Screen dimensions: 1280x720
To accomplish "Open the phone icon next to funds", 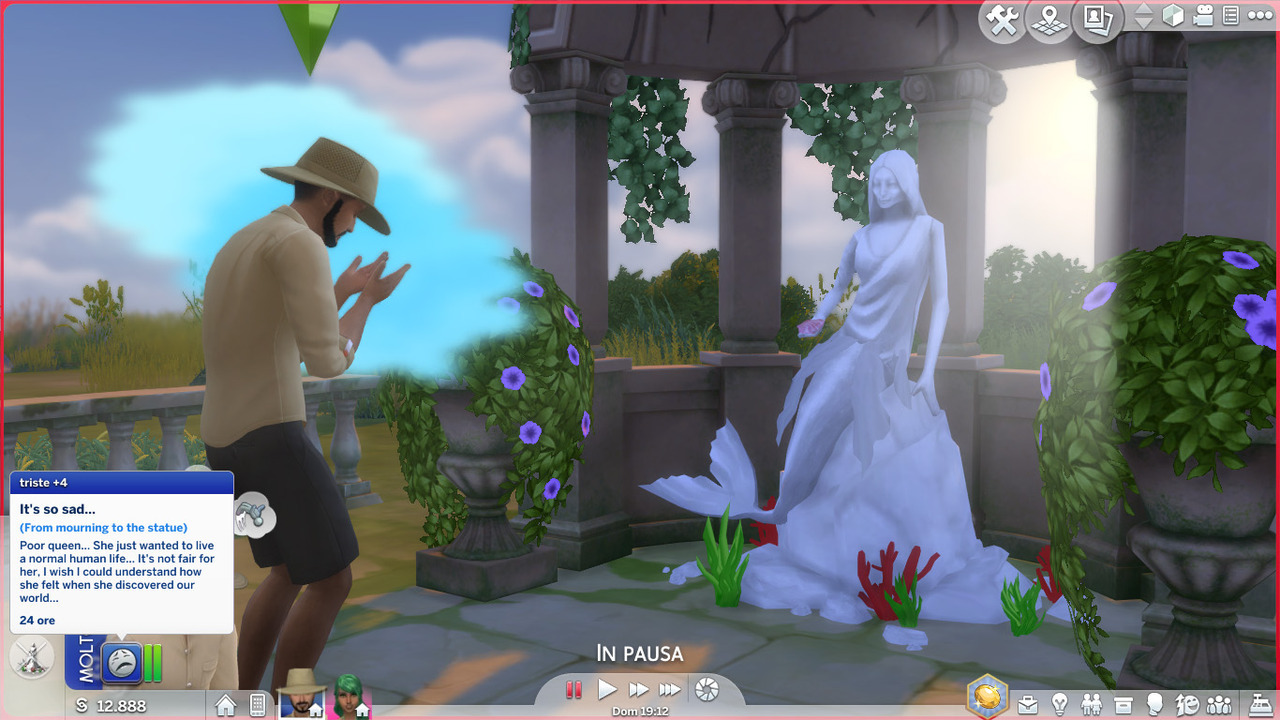I will tap(257, 705).
